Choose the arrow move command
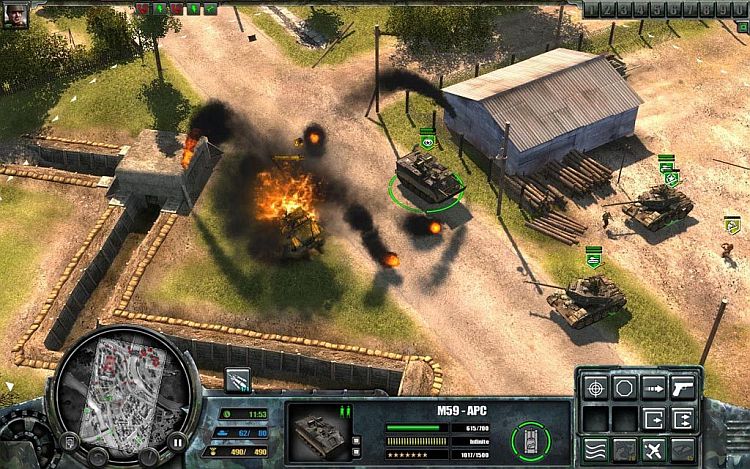Image resolution: width=750 pixels, height=469 pixels. pos(654,386)
